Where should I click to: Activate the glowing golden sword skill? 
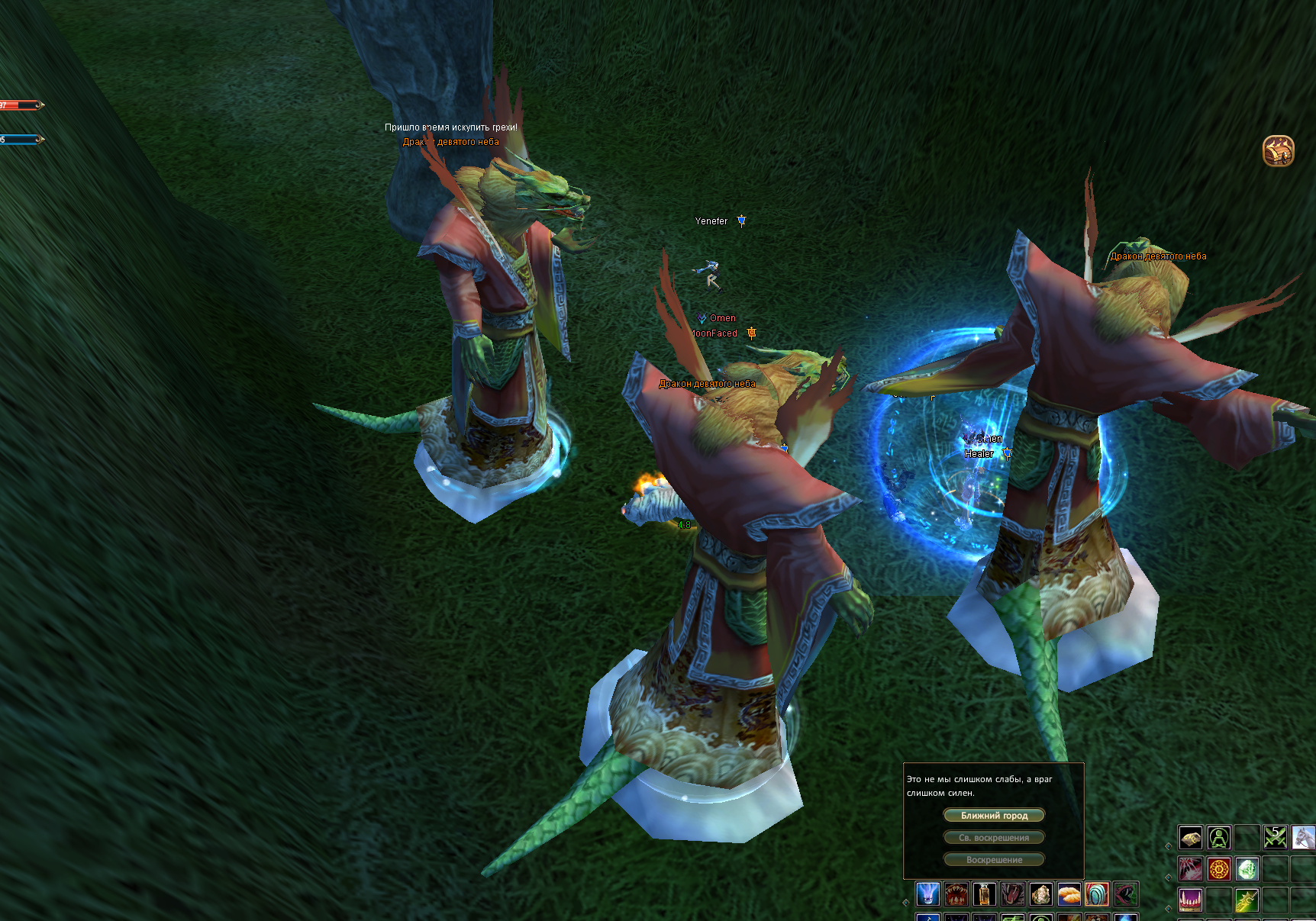click(1247, 900)
